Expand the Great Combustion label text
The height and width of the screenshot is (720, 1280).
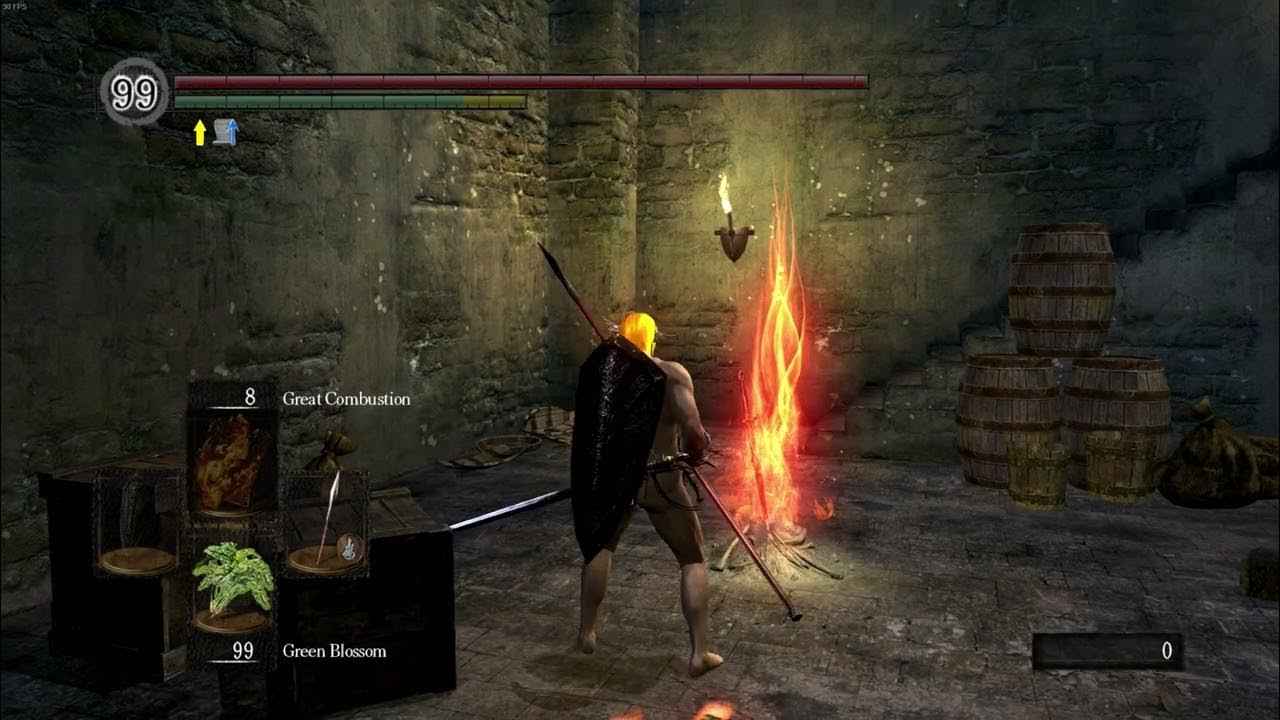click(344, 398)
